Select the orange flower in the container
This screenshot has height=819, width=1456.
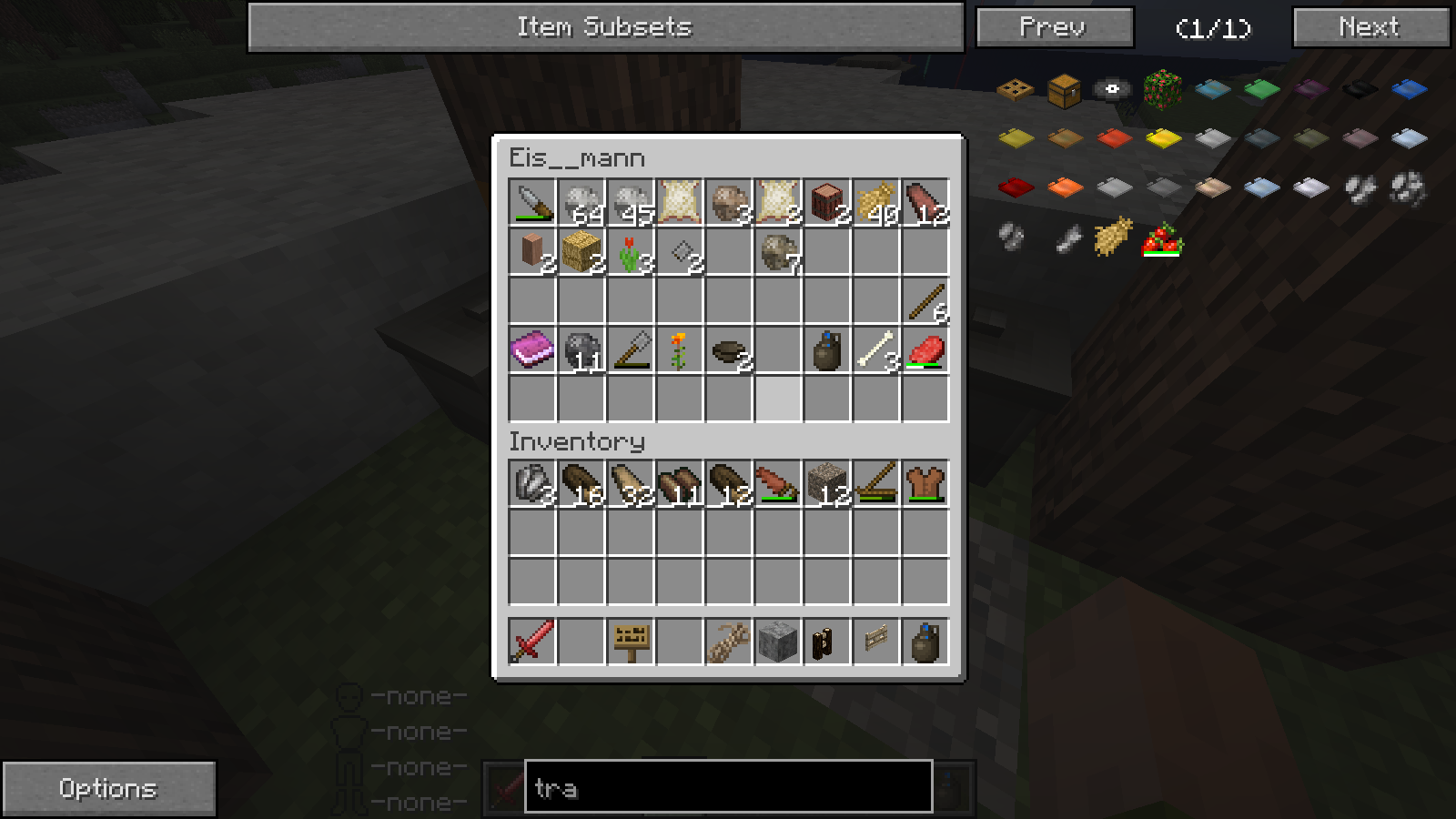click(x=680, y=349)
